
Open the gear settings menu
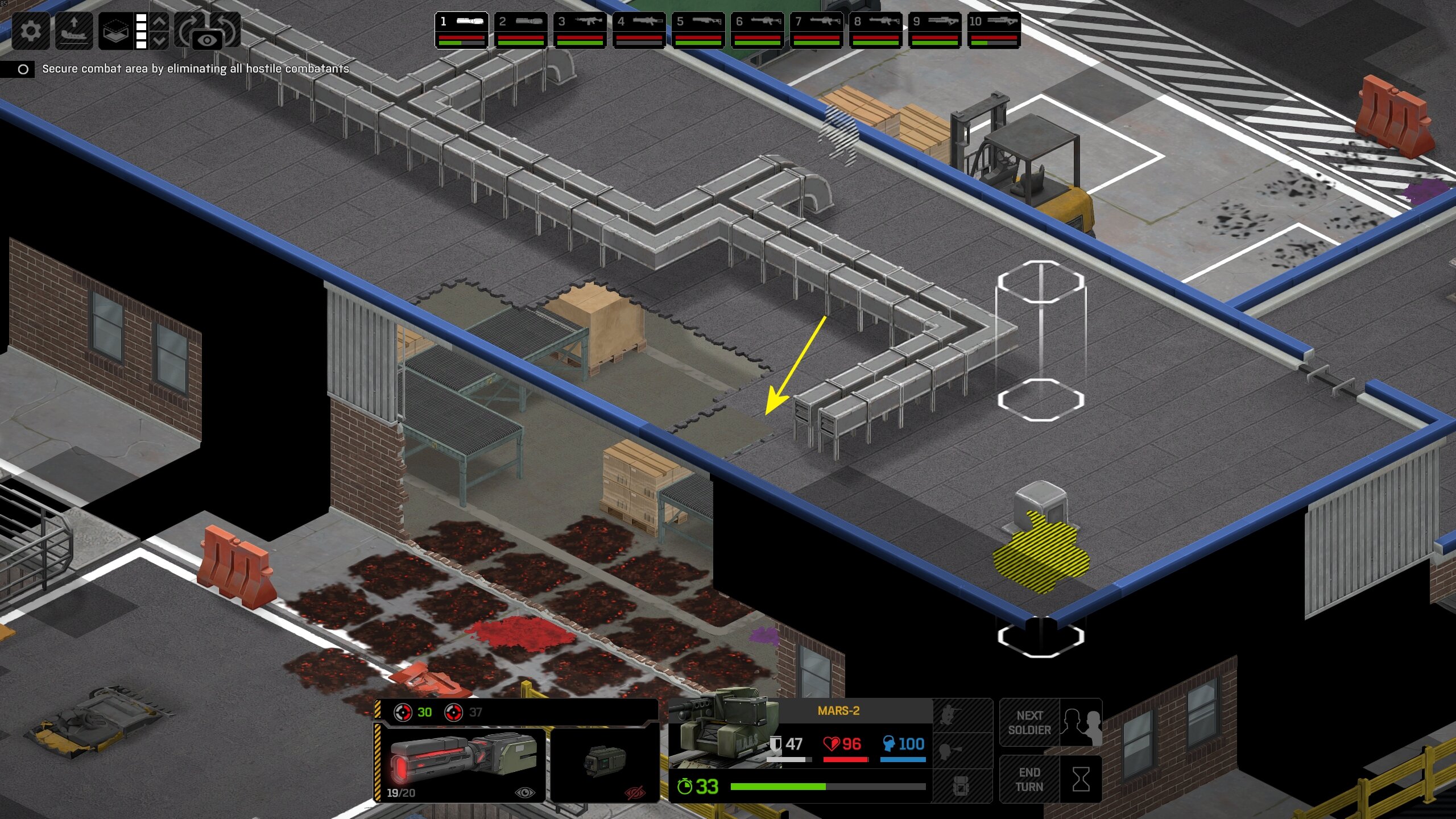coord(31,30)
